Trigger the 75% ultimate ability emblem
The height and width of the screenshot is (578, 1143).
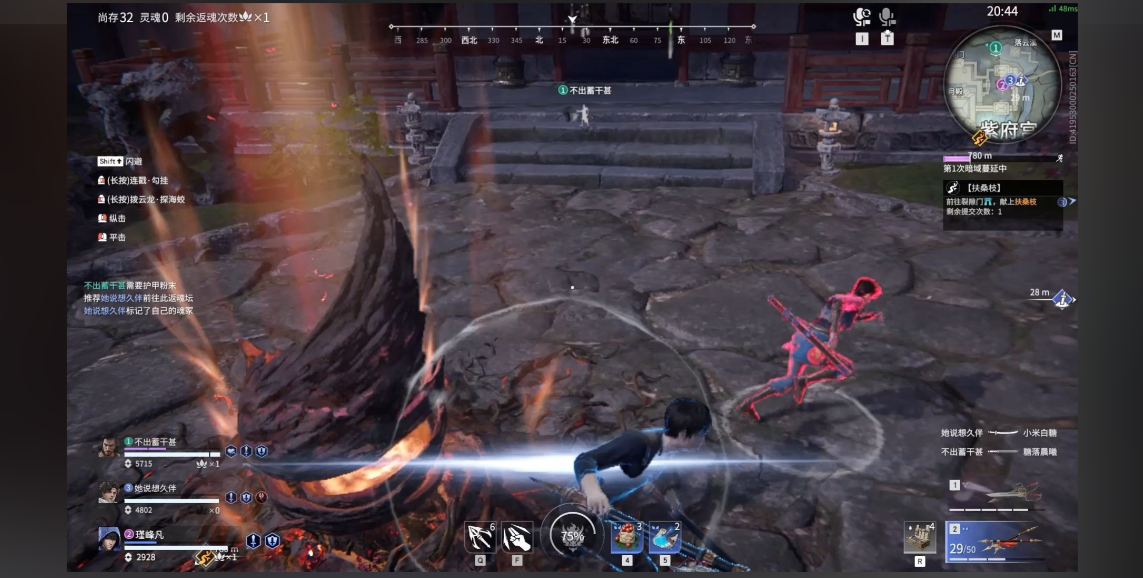pyautogui.click(x=571, y=535)
